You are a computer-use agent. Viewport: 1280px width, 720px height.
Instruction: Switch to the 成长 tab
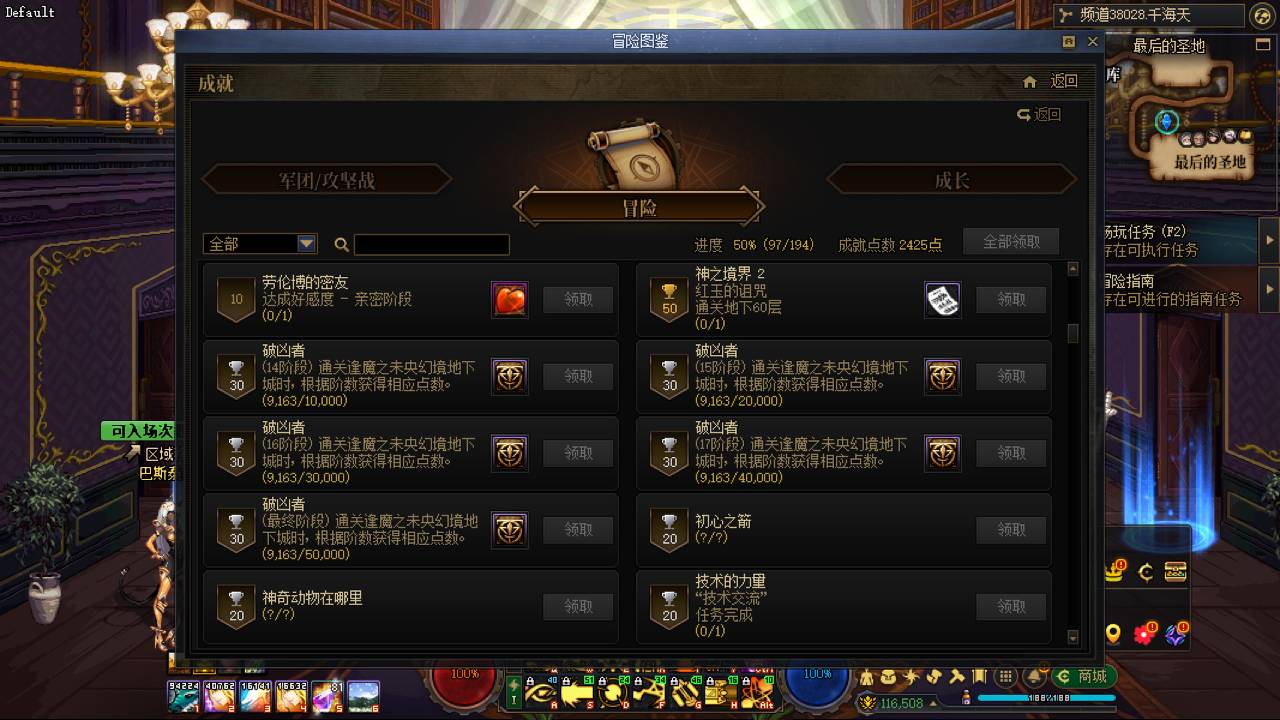(x=950, y=179)
